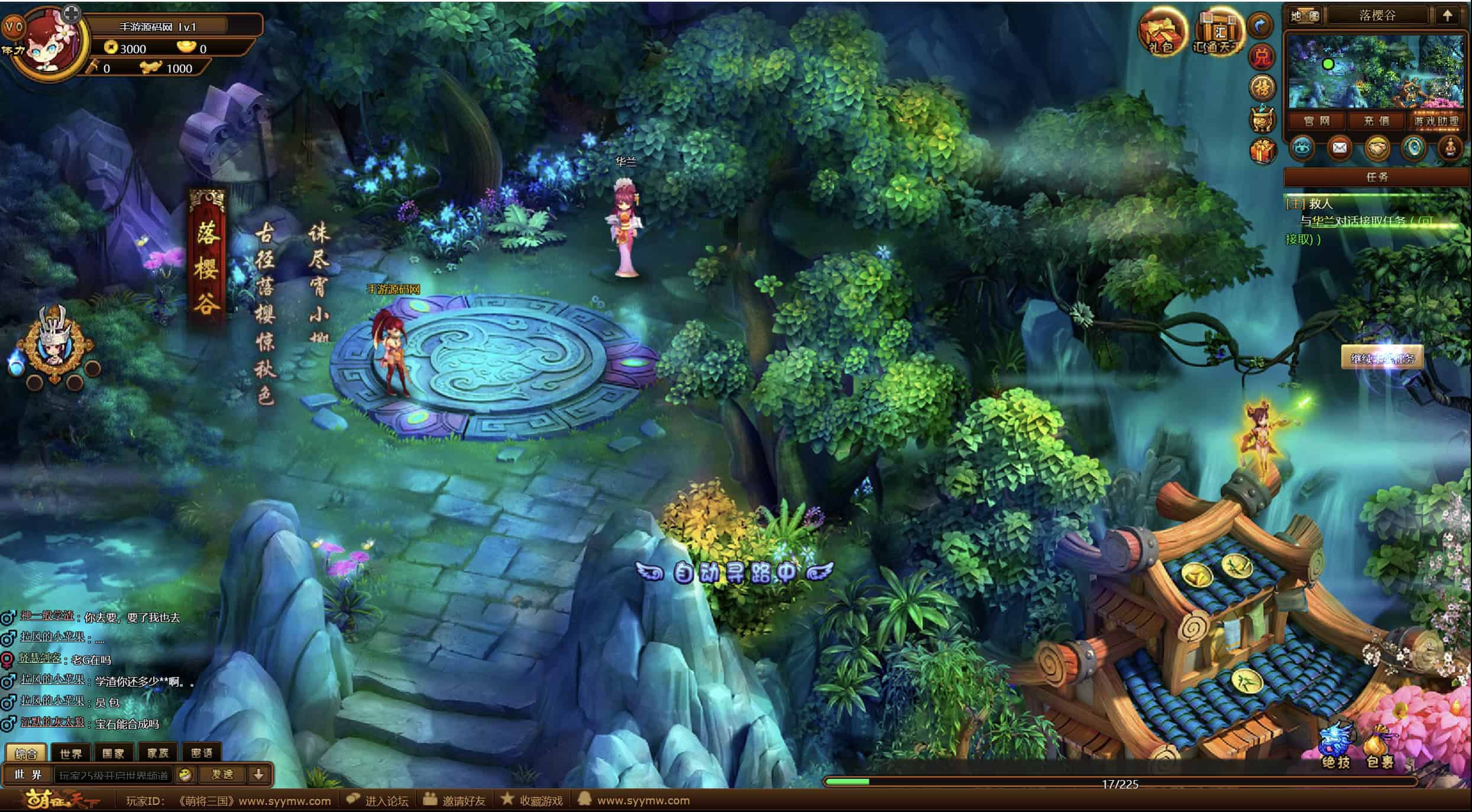Click the chat message input field
Screen dimensions: 1472x812
point(114,775)
